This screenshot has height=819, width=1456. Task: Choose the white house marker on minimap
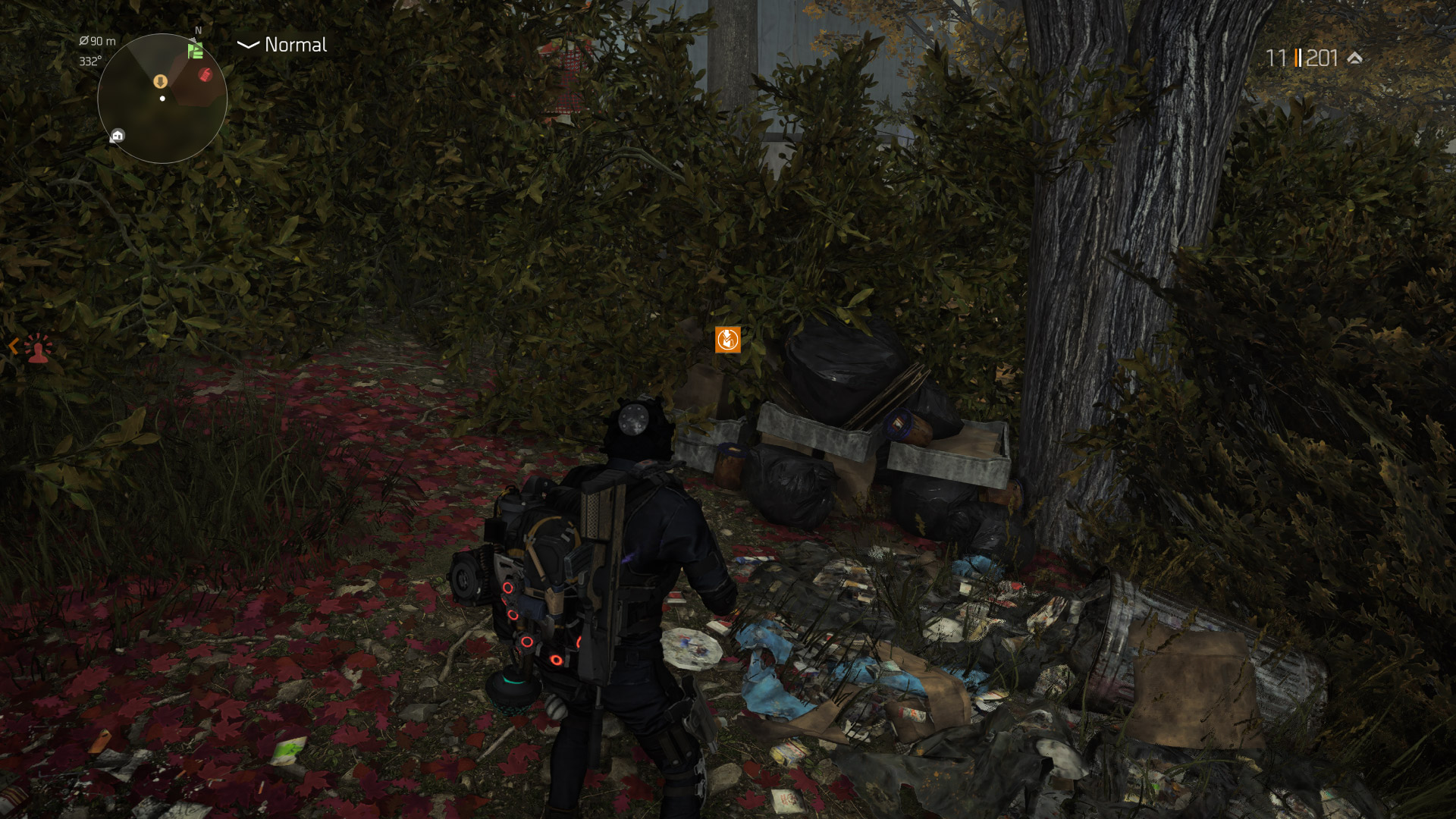118,136
